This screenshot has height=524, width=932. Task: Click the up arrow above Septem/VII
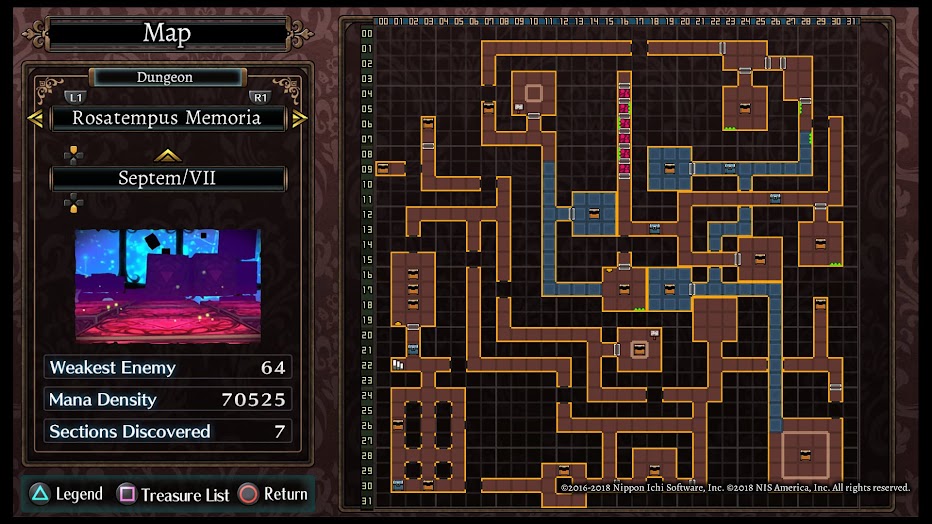pyautogui.click(x=167, y=155)
